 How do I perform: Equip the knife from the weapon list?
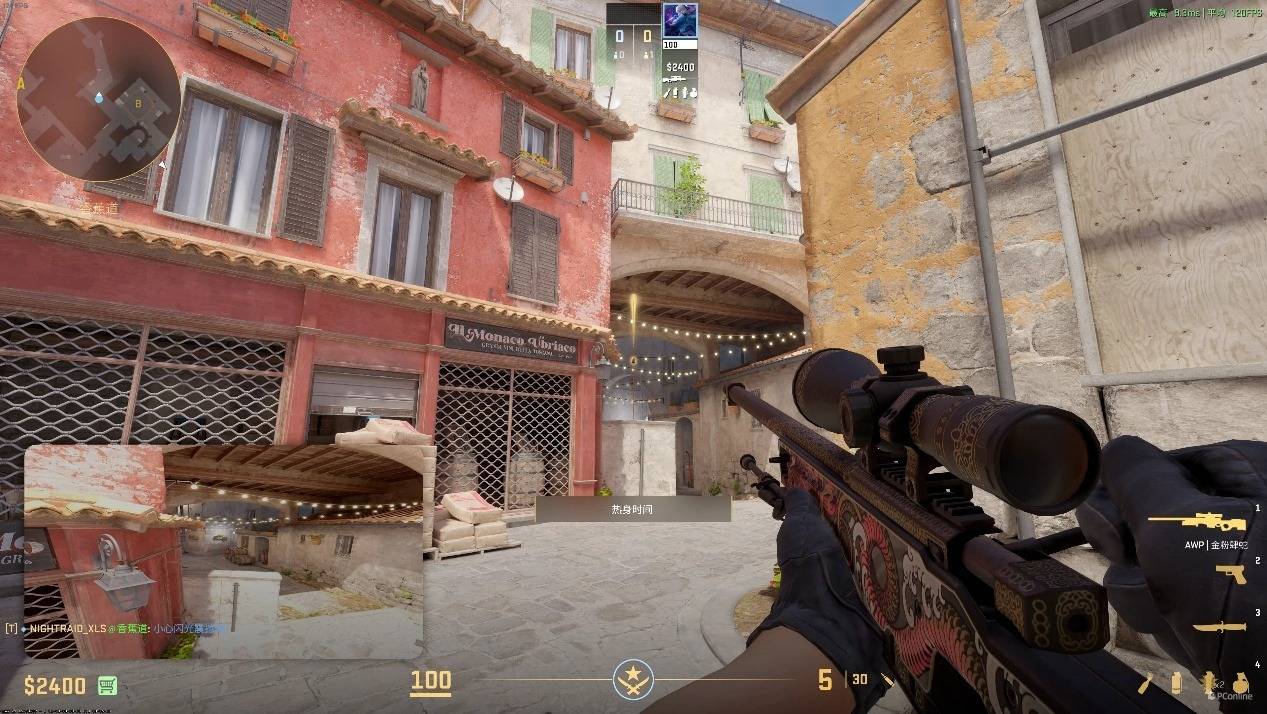click(x=1219, y=628)
